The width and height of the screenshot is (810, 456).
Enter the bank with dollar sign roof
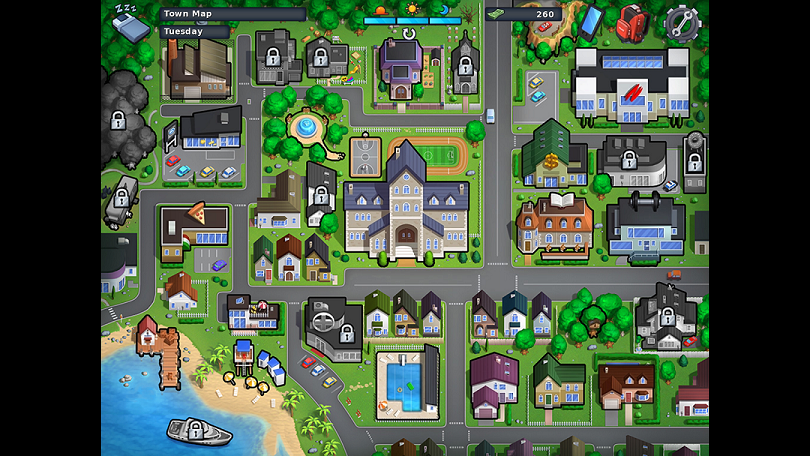click(x=553, y=157)
